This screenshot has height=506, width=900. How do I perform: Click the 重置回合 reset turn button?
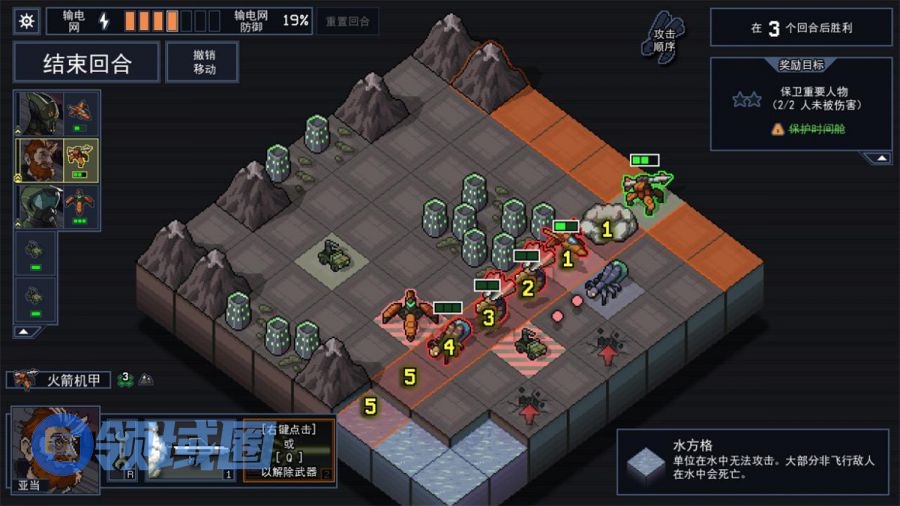coord(347,22)
